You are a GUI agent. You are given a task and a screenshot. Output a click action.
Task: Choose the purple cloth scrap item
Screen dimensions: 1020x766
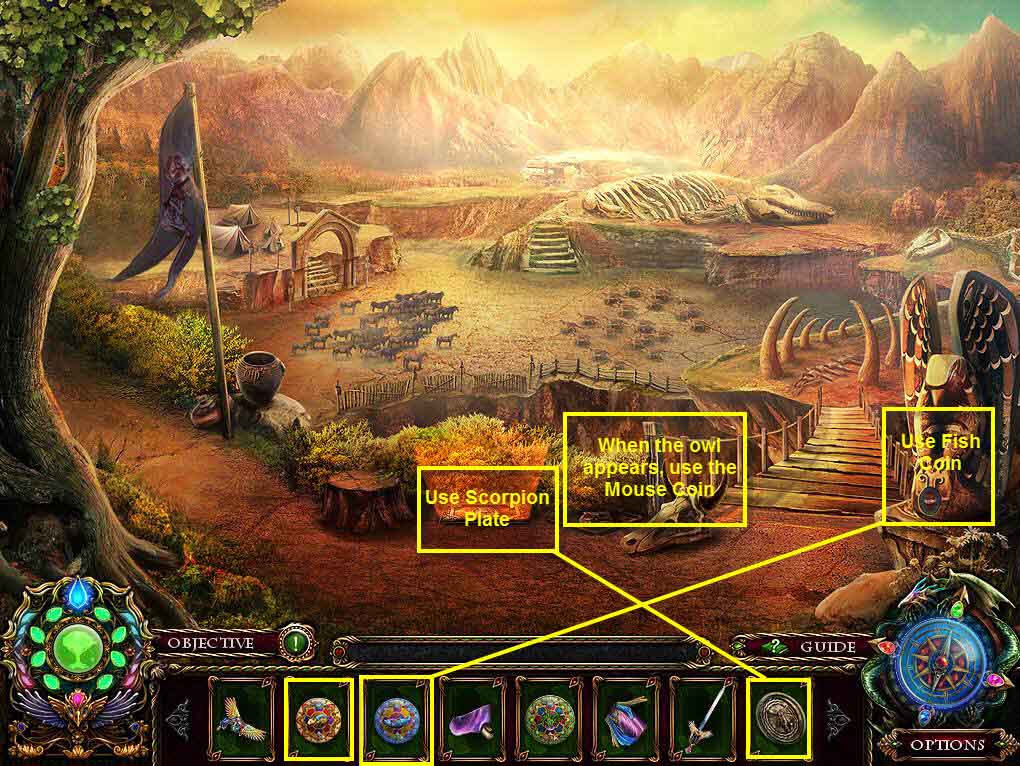(472, 718)
